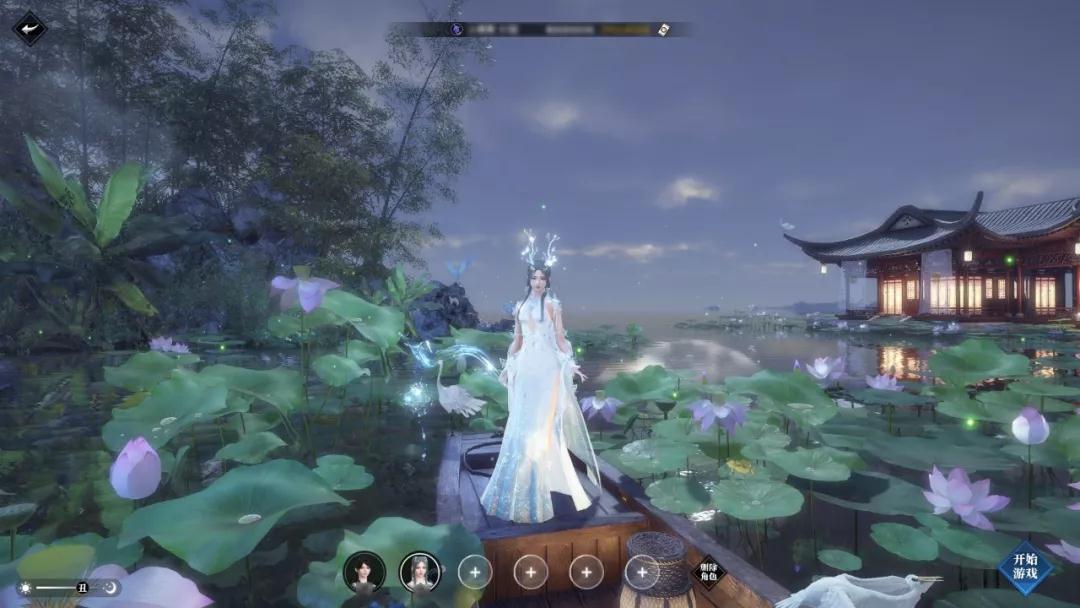
Task: Click the purple server emblem on top bar
Action: (x=457, y=30)
